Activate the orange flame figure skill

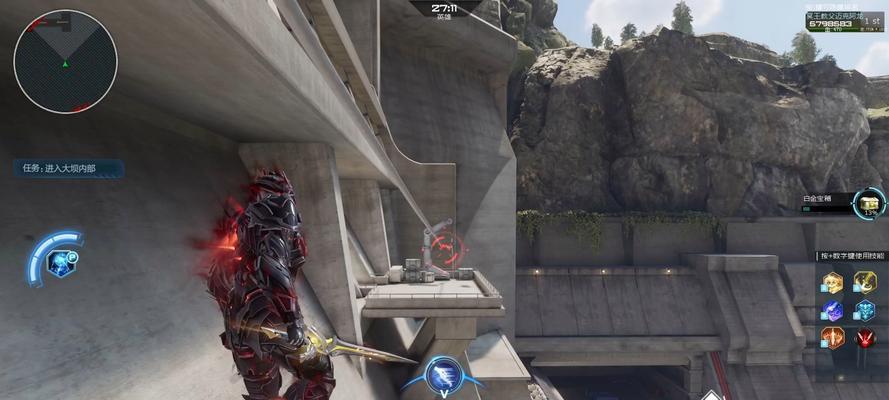833,337
